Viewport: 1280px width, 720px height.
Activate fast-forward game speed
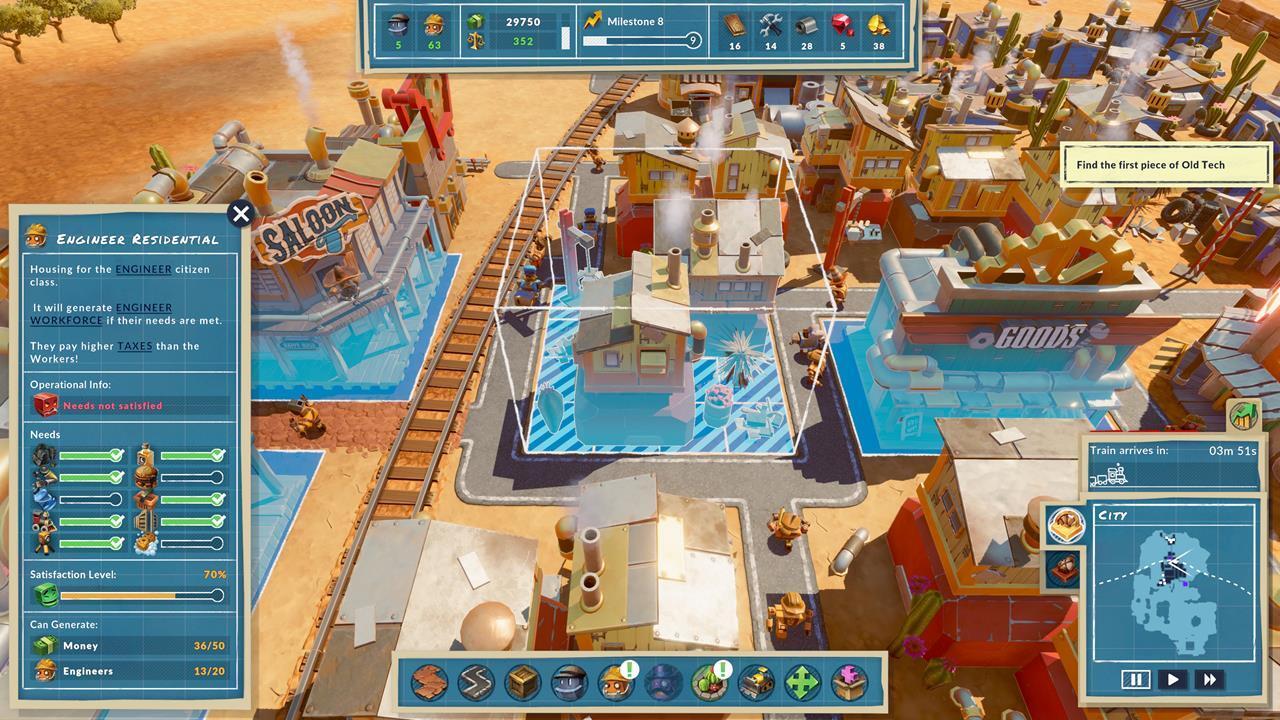(x=1209, y=679)
